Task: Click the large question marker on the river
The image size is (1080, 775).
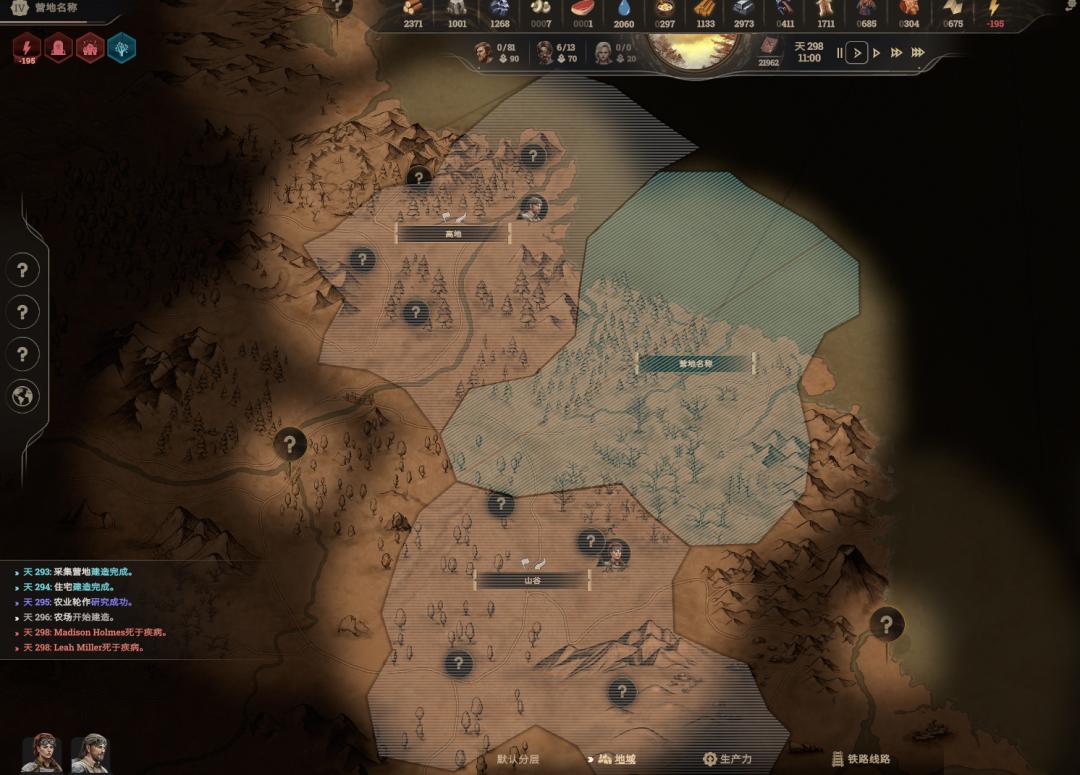Action: click(x=290, y=442)
